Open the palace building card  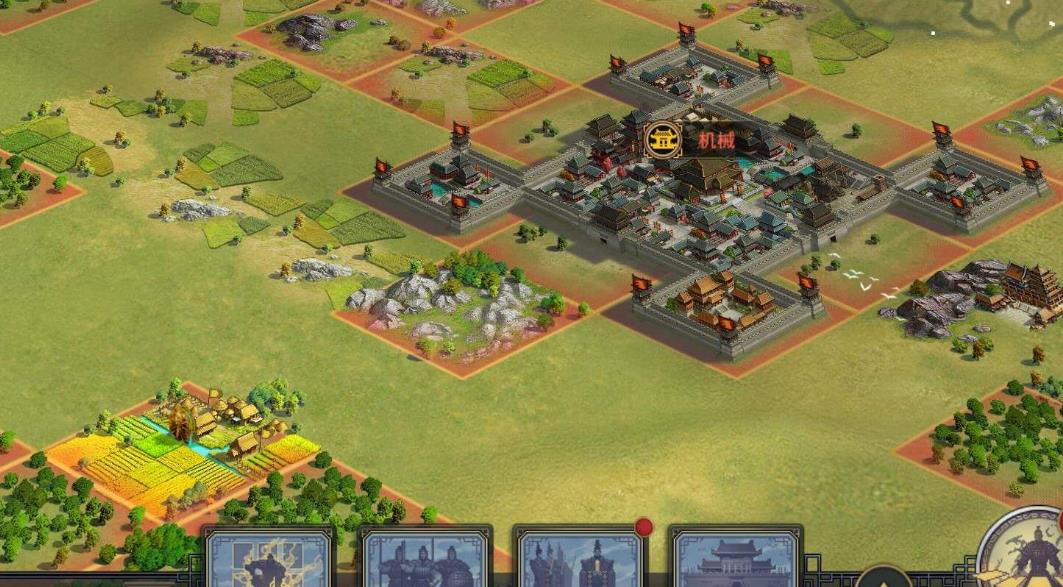click(x=735, y=560)
